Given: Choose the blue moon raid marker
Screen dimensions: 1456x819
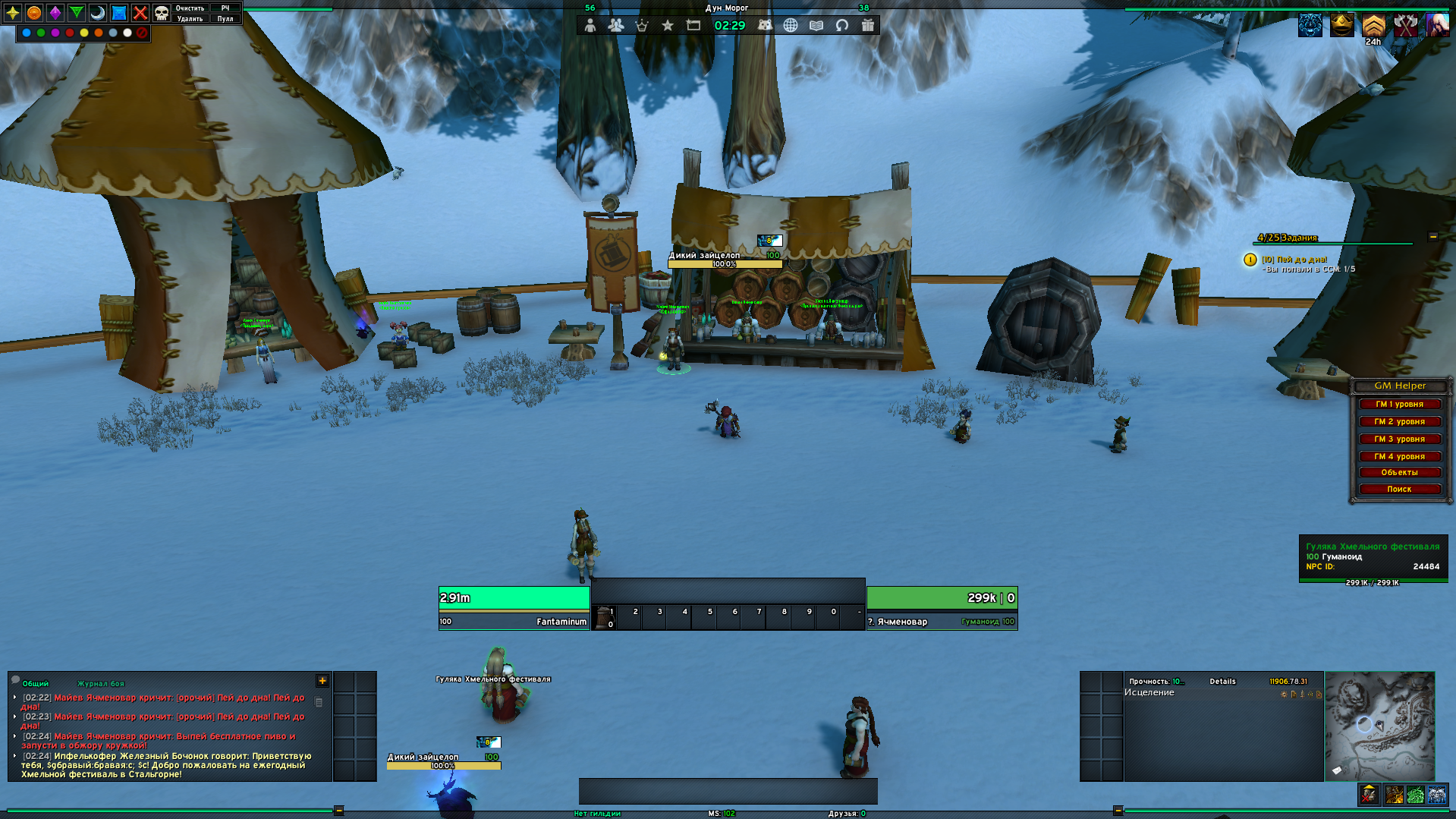Looking at the screenshot, I should 98,13.
